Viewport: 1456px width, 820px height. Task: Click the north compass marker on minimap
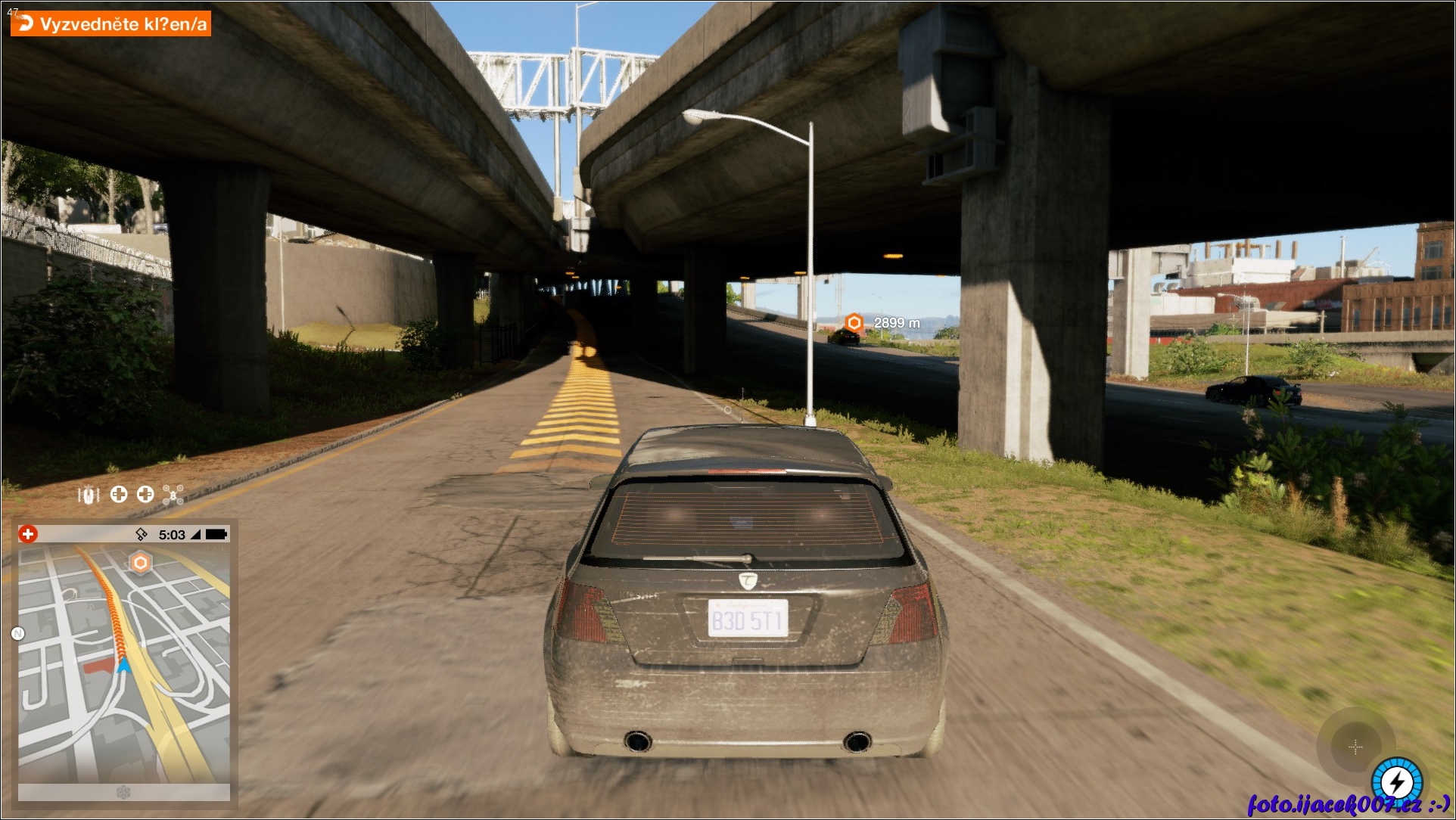coord(18,633)
